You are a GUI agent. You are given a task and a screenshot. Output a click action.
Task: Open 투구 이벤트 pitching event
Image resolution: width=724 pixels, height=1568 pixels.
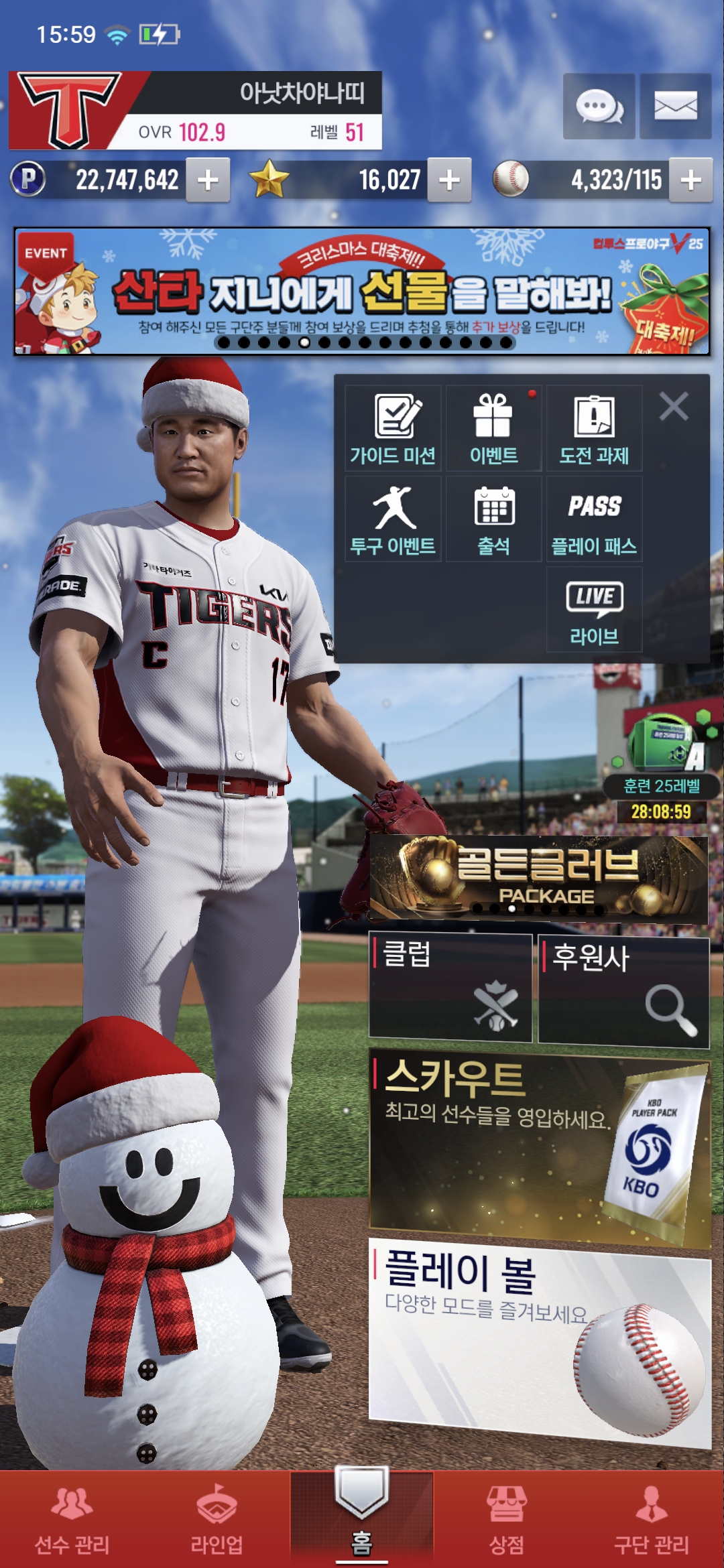(x=394, y=519)
